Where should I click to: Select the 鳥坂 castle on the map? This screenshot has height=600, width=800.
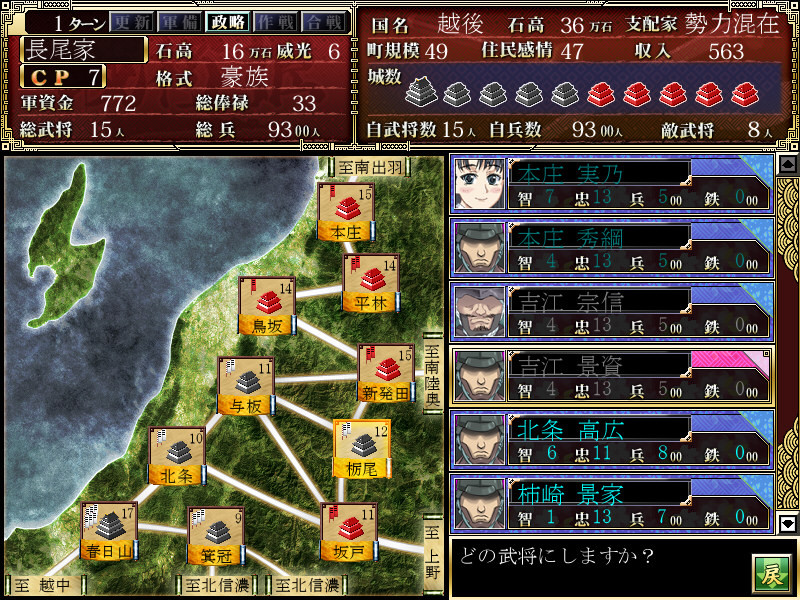[x=266, y=307]
